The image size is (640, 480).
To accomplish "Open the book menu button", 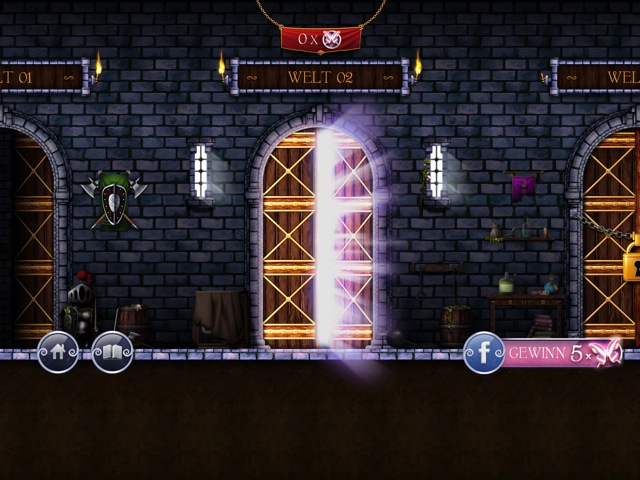I will tap(112, 352).
